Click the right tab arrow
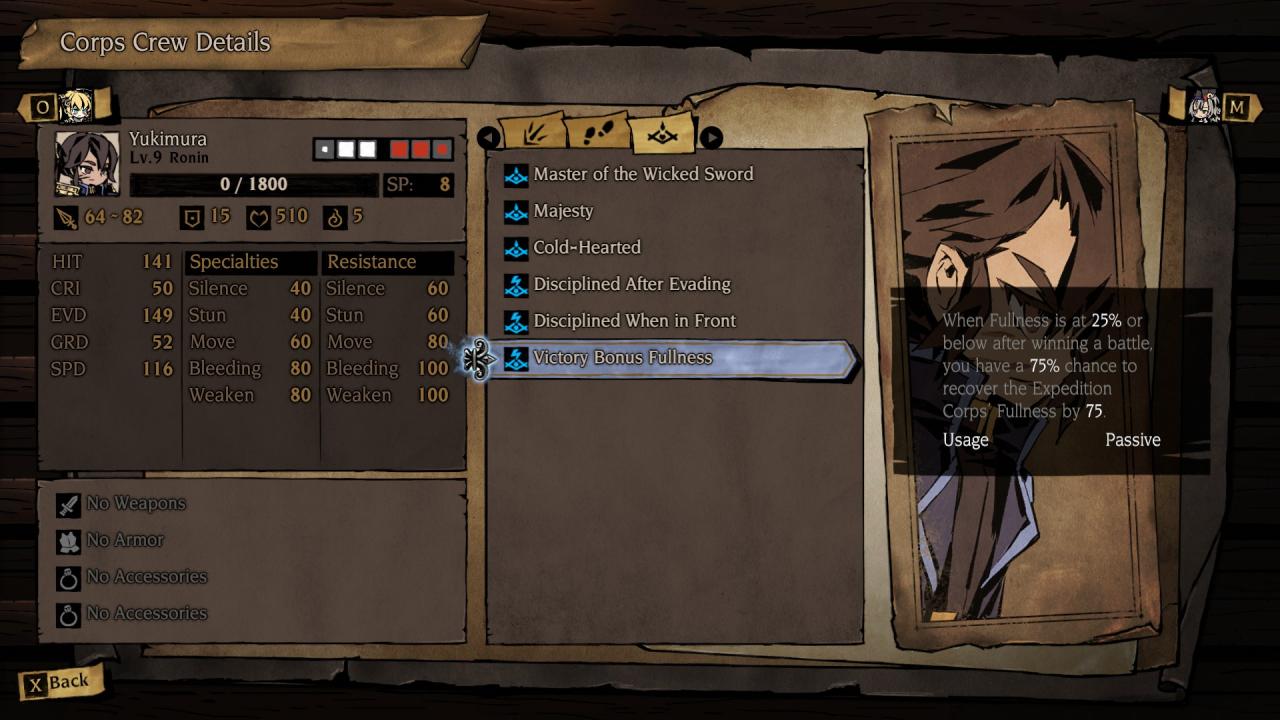This screenshot has width=1280, height=720. [710, 137]
